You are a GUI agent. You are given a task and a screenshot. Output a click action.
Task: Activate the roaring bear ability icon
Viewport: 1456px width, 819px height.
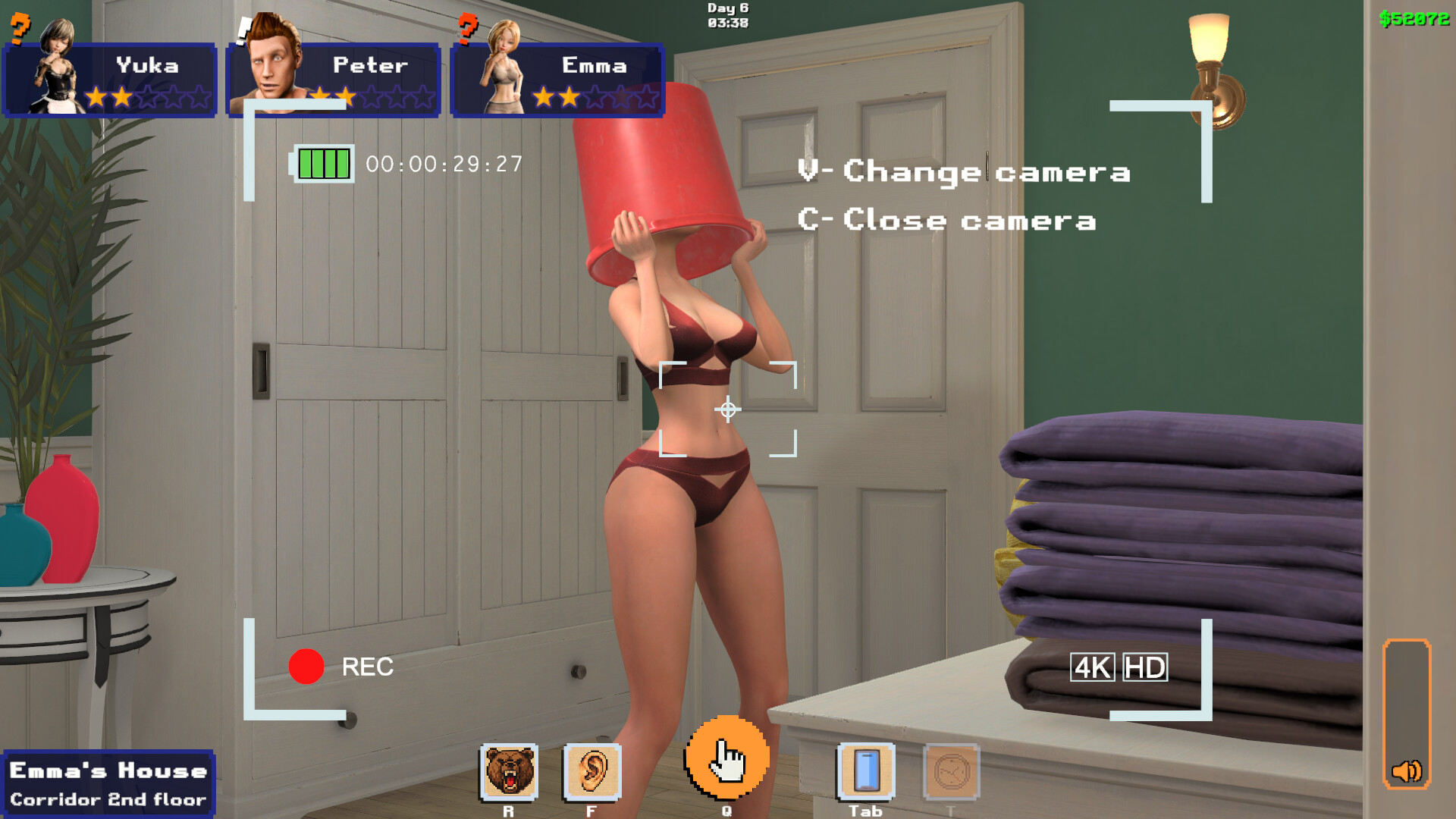(x=509, y=772)
